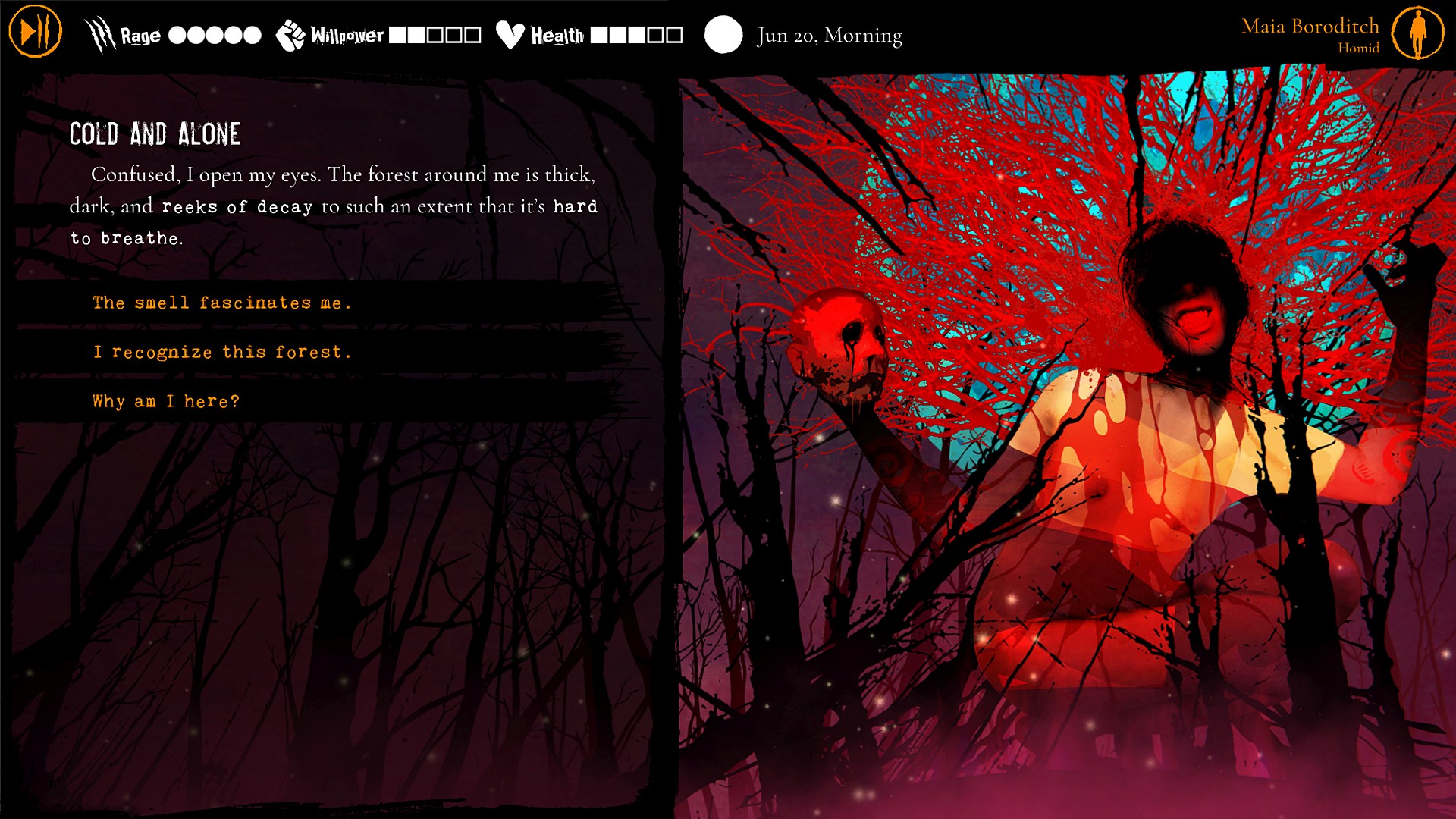Toggle the third Health square
The image size is (1456, 819).
pyautogui.click(x=638, y=33)
